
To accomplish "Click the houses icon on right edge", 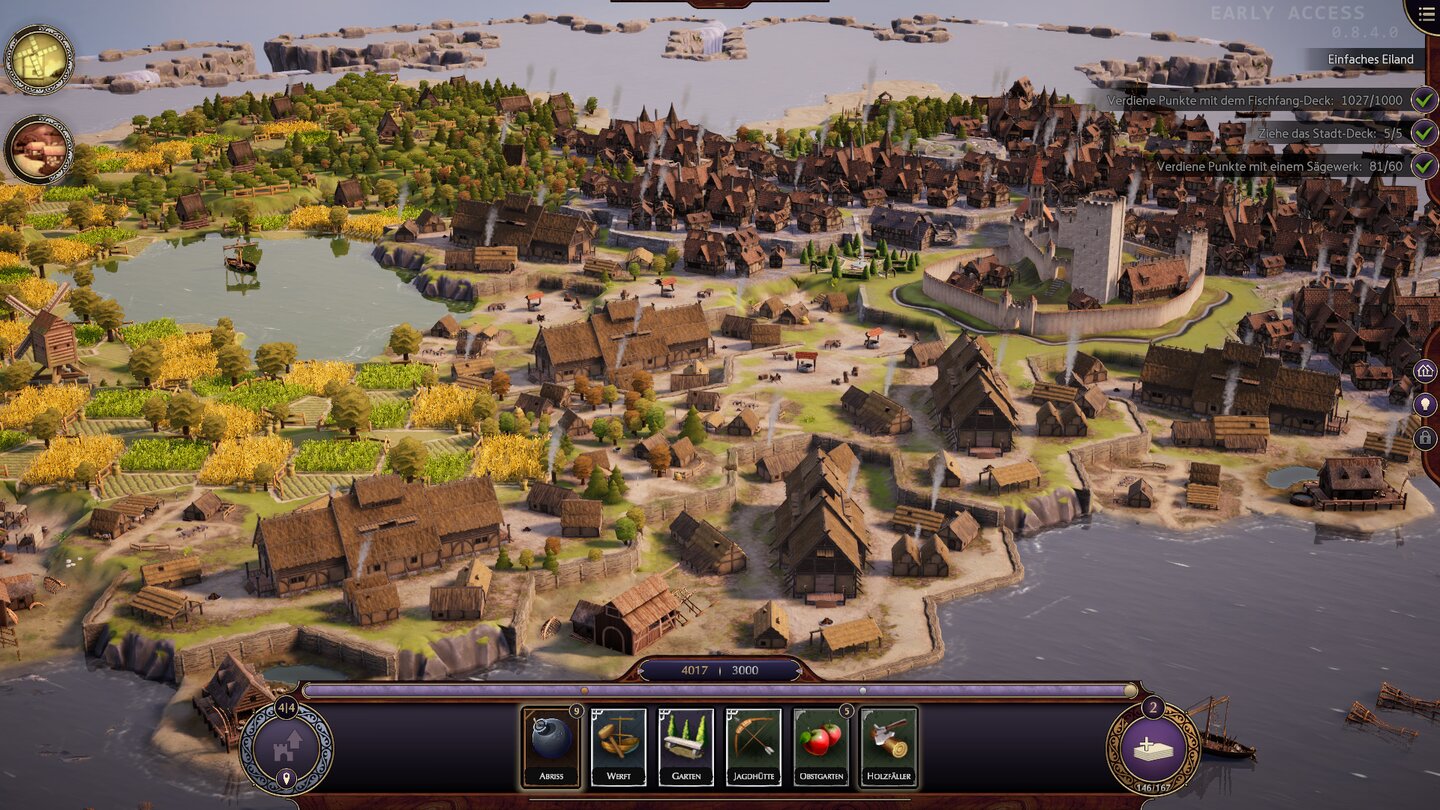I will (1425, 372).
